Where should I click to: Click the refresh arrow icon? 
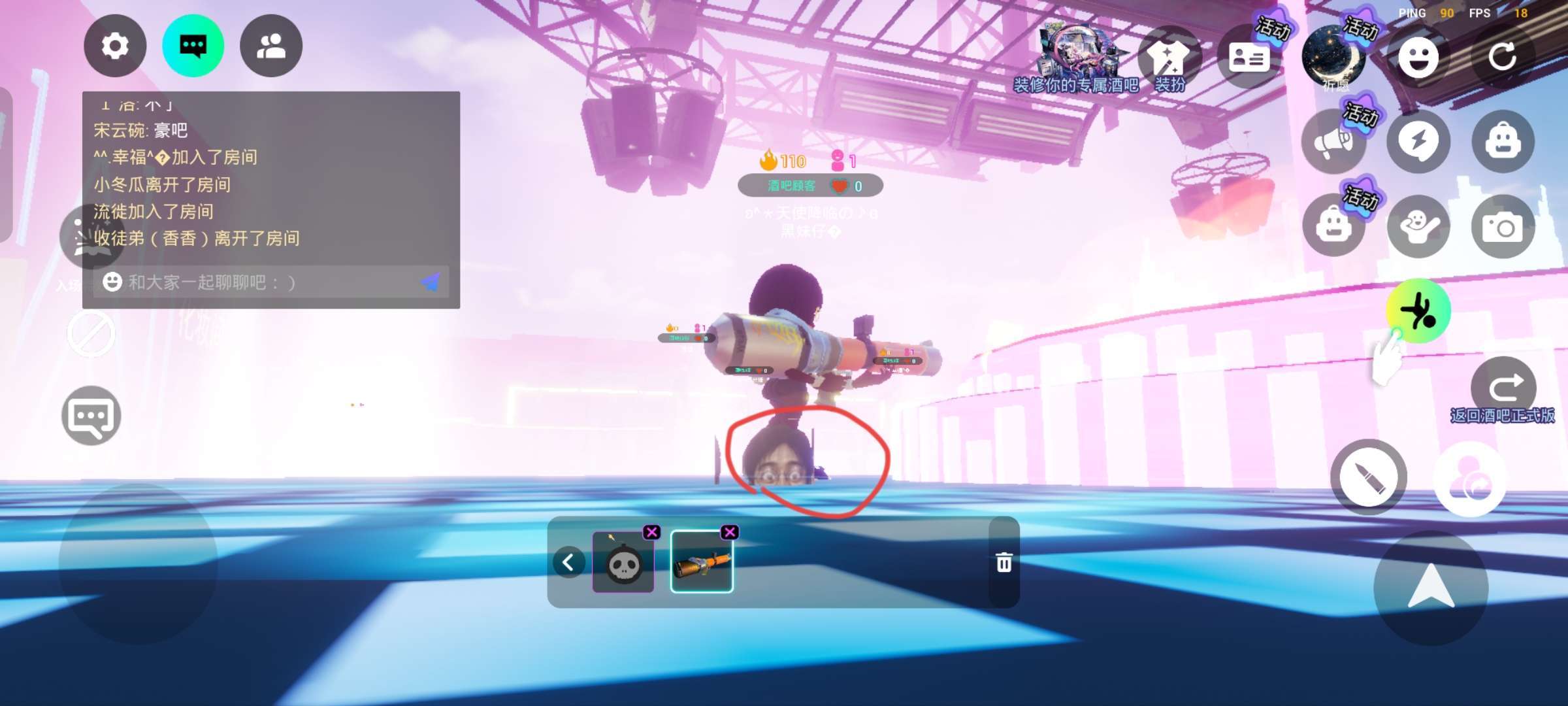tap(1502, 58)
